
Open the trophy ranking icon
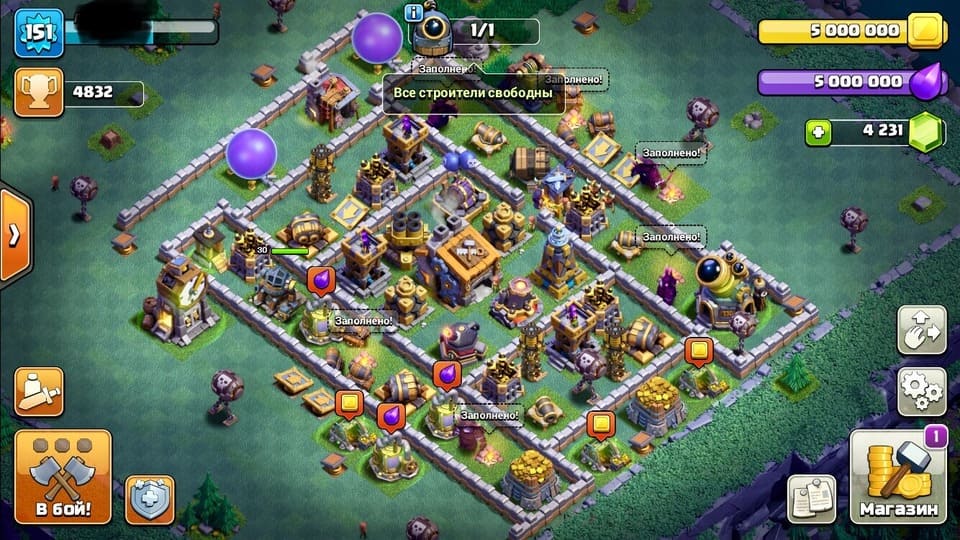tap(39, 94)
